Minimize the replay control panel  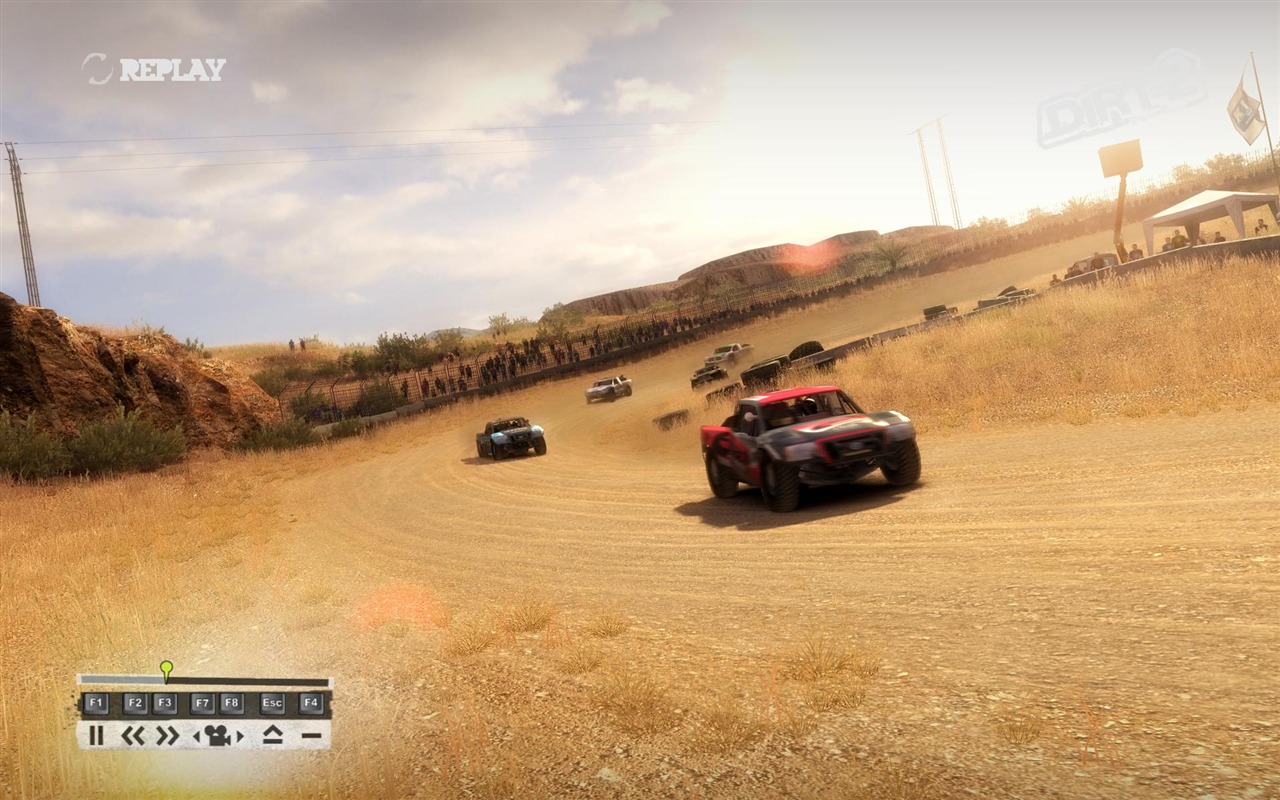[x=311, y=736]
